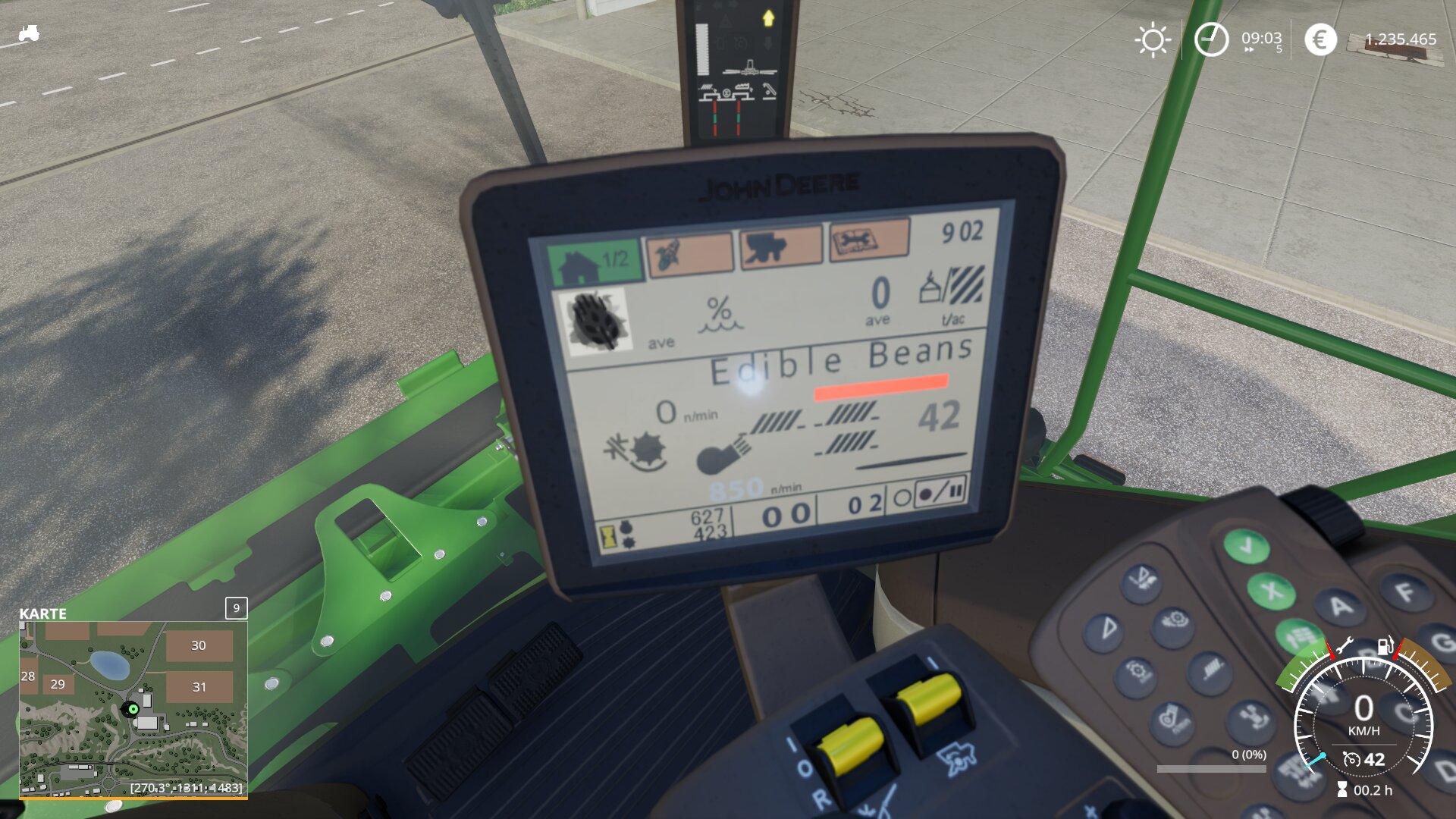Click the euro money icon
The height and width of the screenshot is (819, 1456).
[x=1319, y=39]
